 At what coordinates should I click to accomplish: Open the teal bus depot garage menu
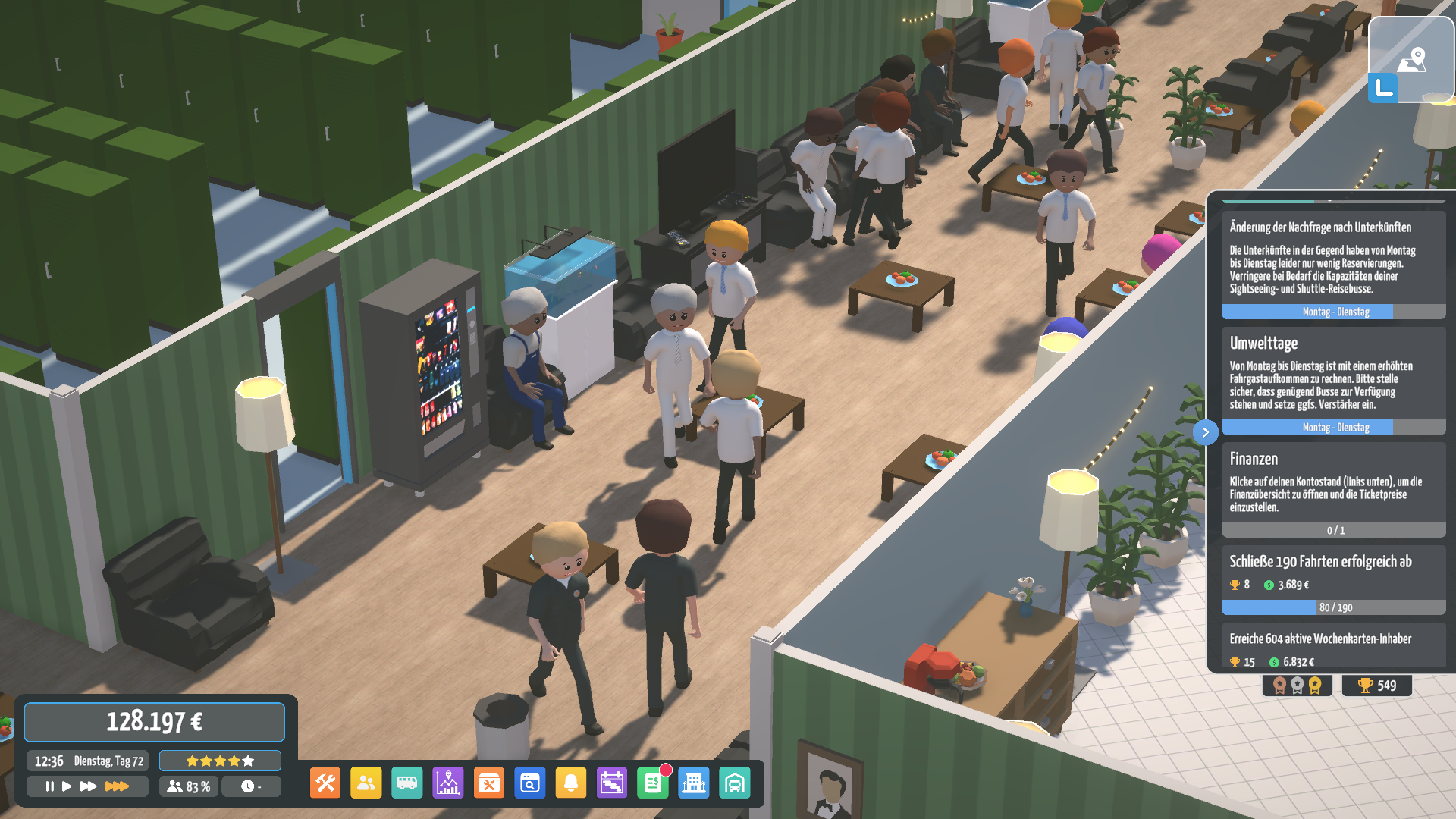[735, 783]
